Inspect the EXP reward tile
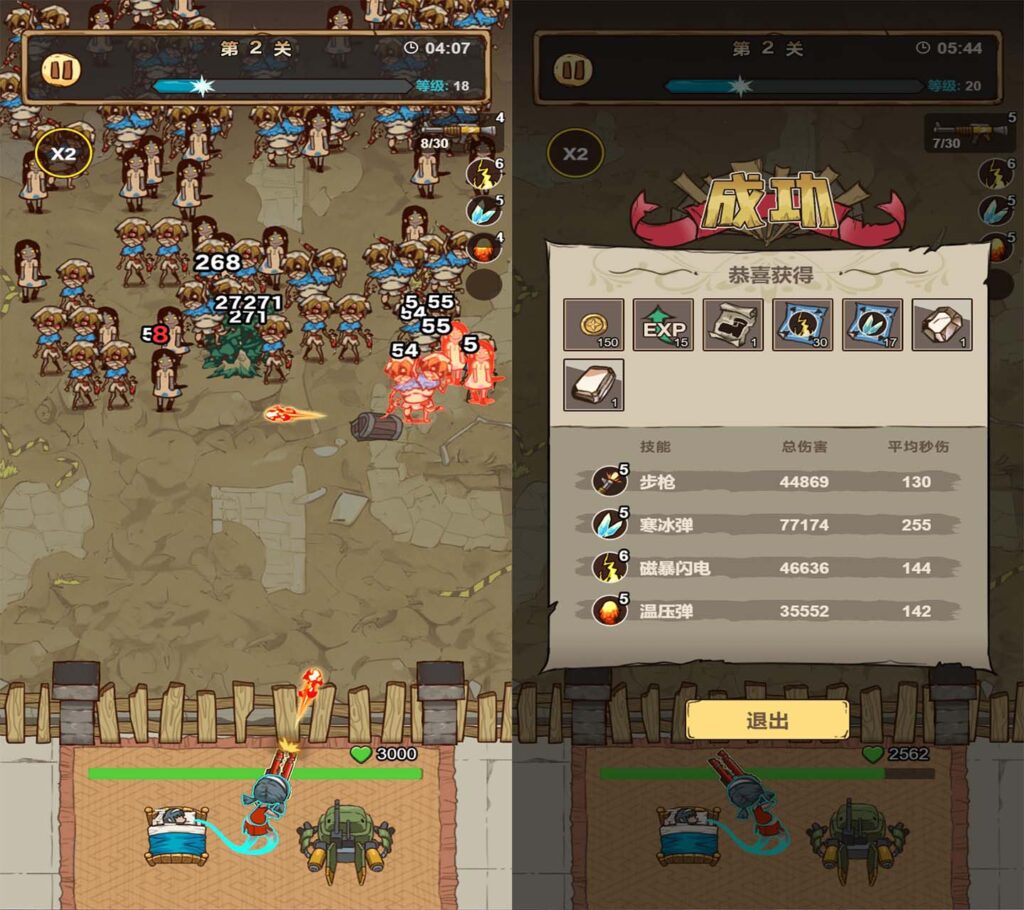 point(663,325)
